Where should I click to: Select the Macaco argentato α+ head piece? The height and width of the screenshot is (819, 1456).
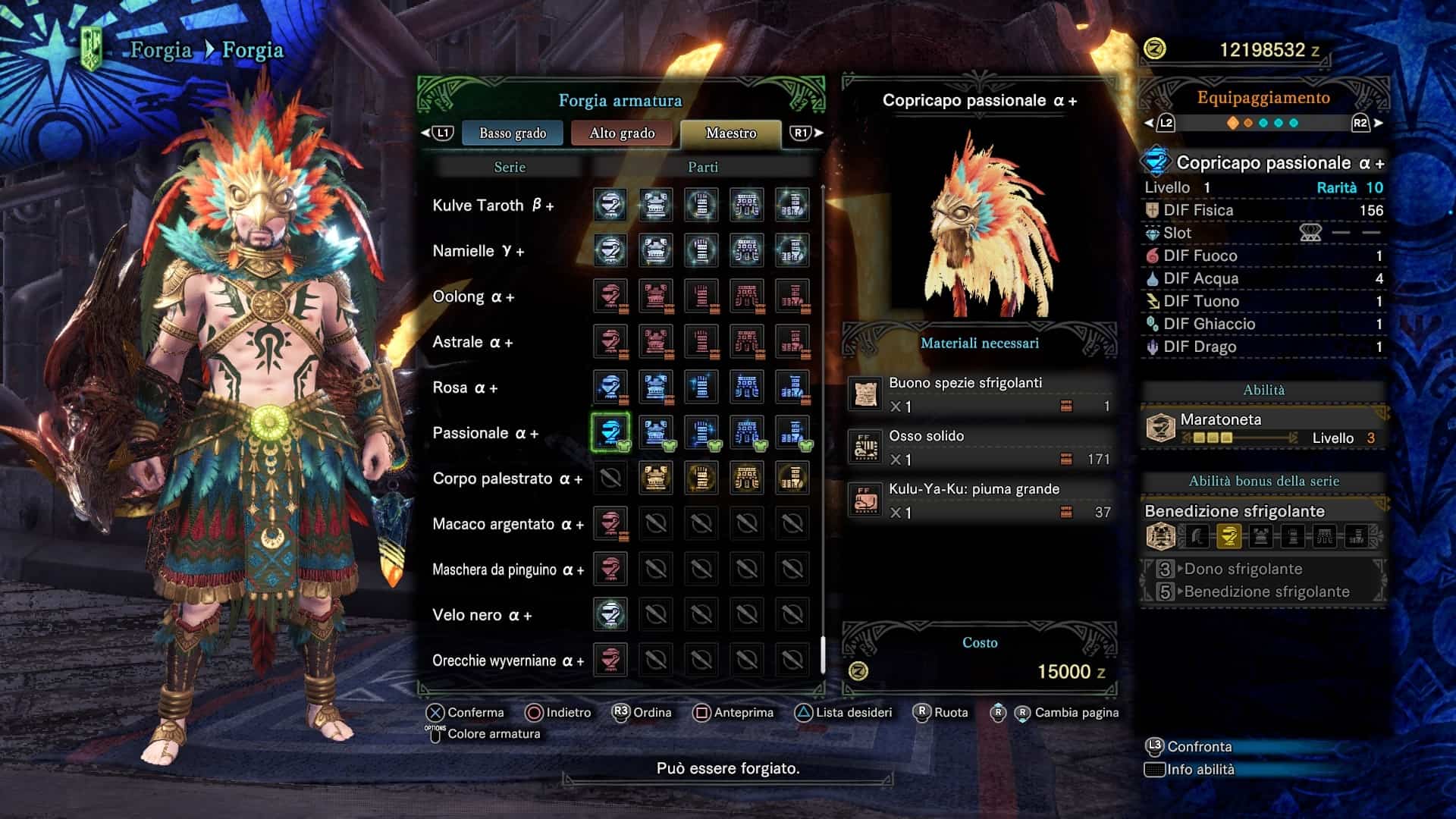(610, 523)
